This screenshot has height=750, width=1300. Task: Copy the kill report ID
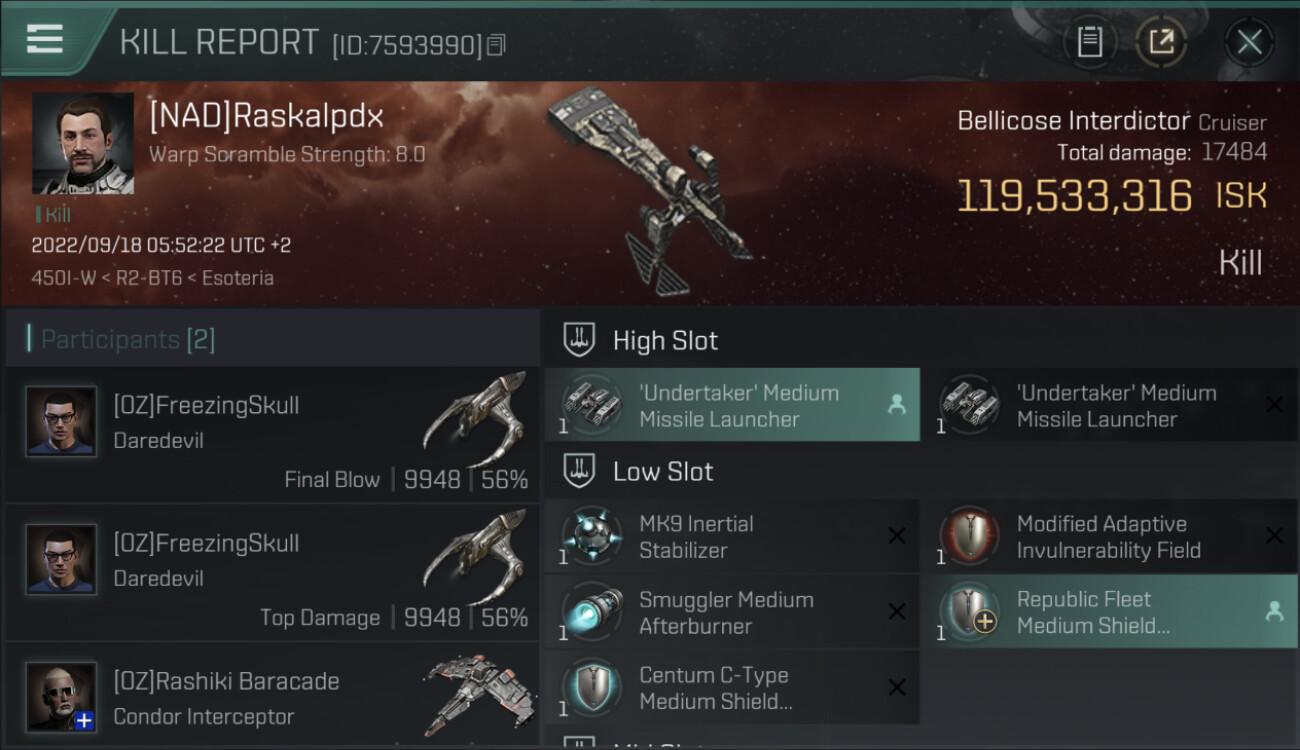click(497, 45)
